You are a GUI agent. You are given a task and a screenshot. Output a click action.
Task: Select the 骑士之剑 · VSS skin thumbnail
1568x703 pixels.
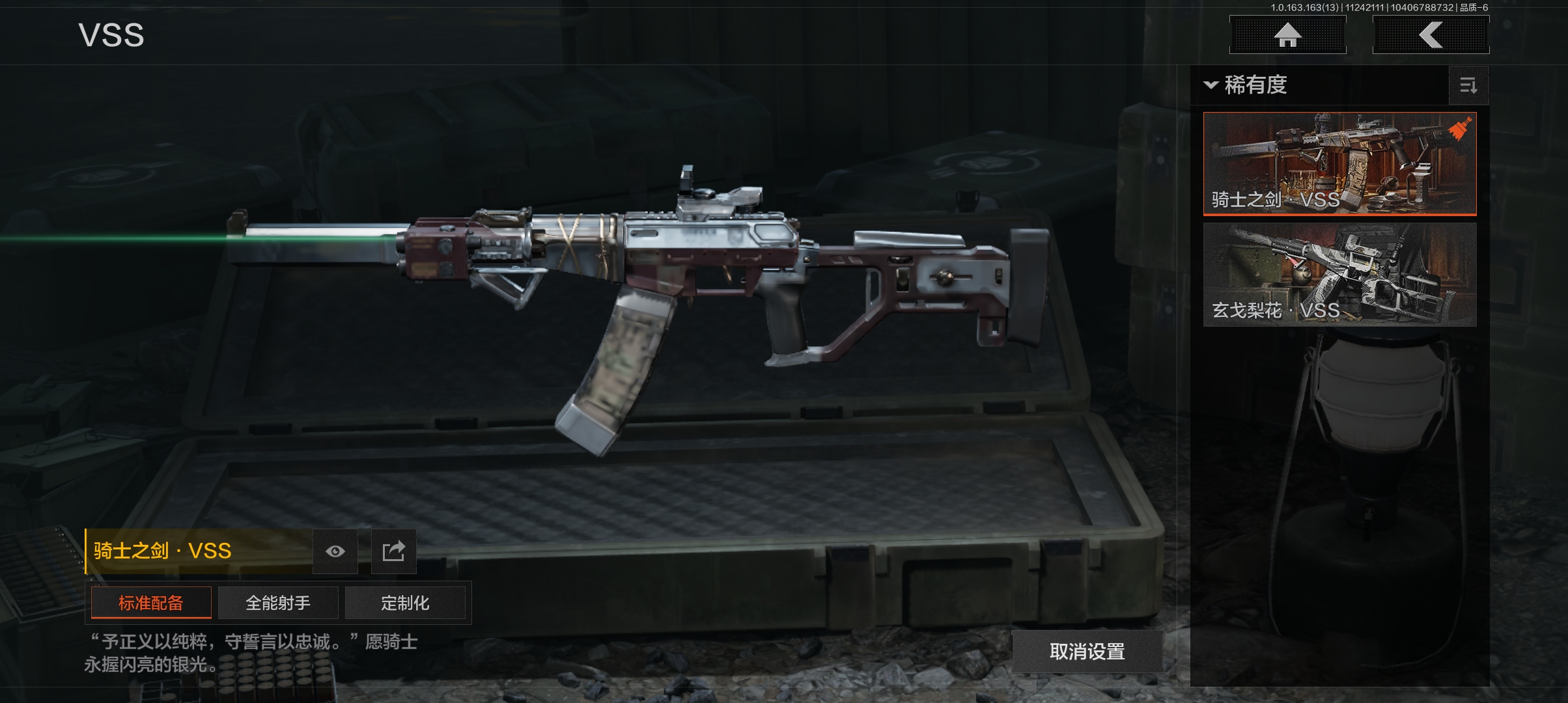1339,163
